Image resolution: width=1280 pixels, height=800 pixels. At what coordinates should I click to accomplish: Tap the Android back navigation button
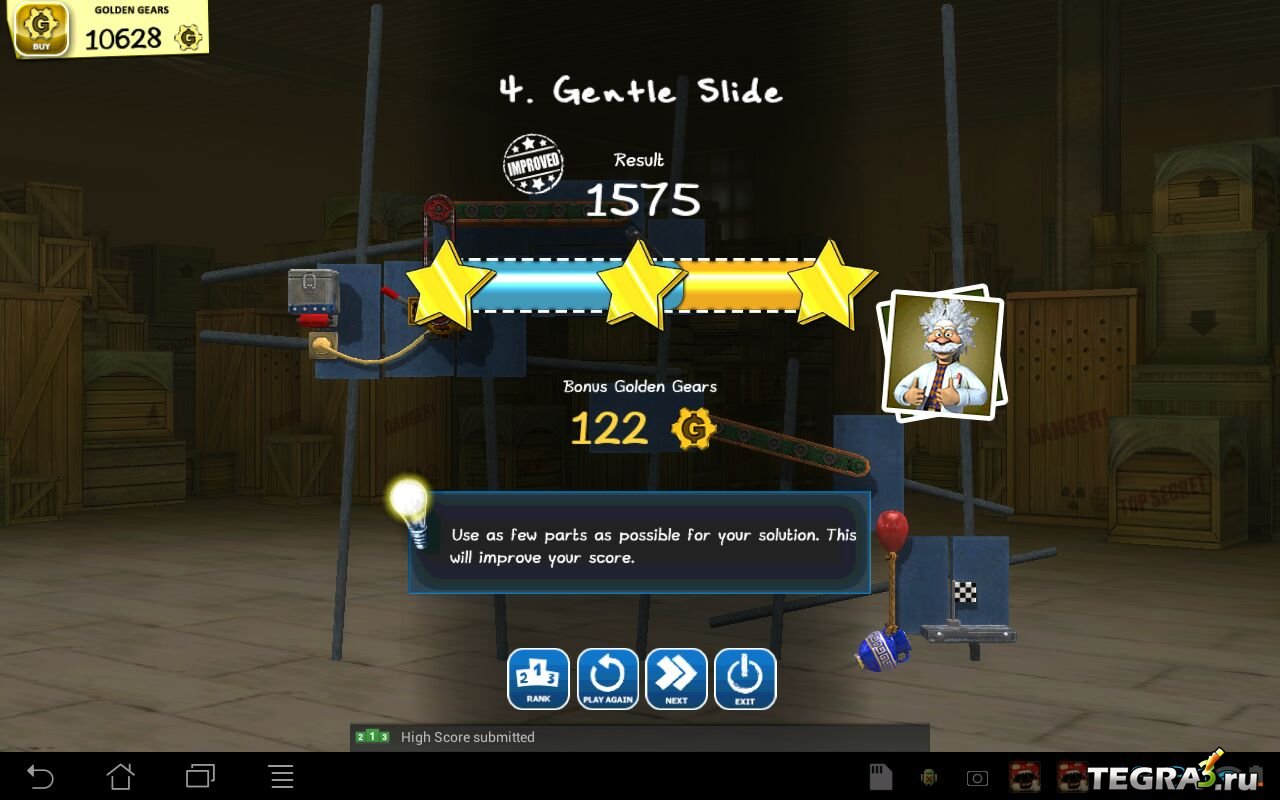click(40, 776)
